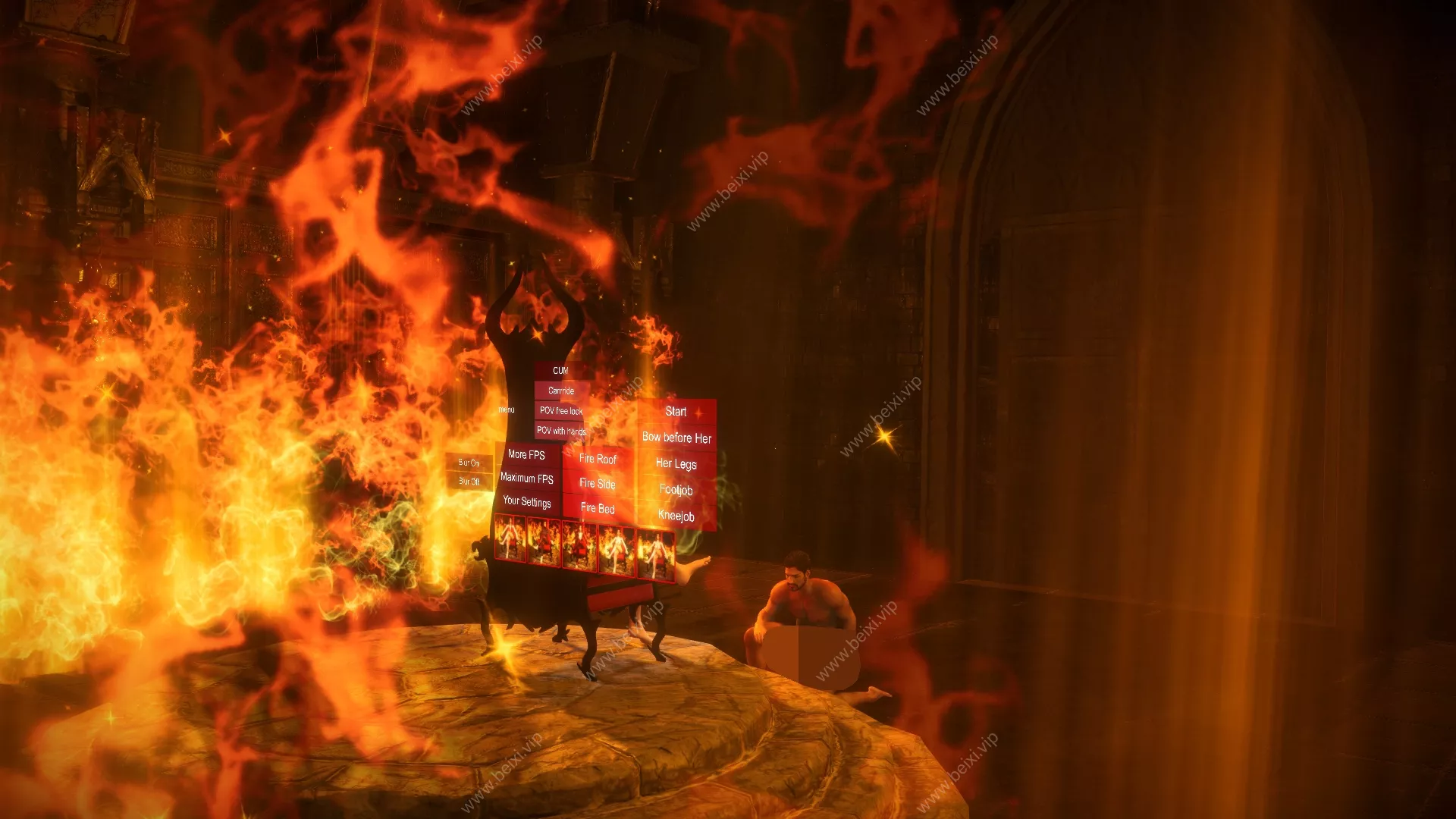Activate the Fire Bed effect
The image size is (1456, 819).
coord(598,508)
